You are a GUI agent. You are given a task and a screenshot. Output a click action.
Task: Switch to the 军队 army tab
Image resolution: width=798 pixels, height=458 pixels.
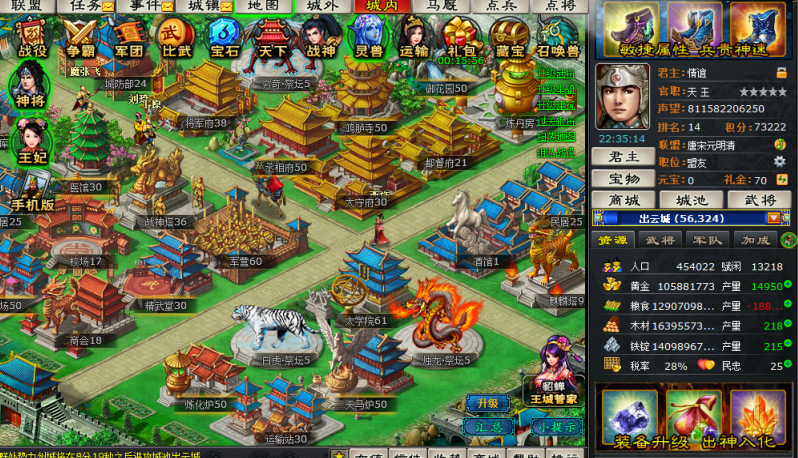coord(705,240)
